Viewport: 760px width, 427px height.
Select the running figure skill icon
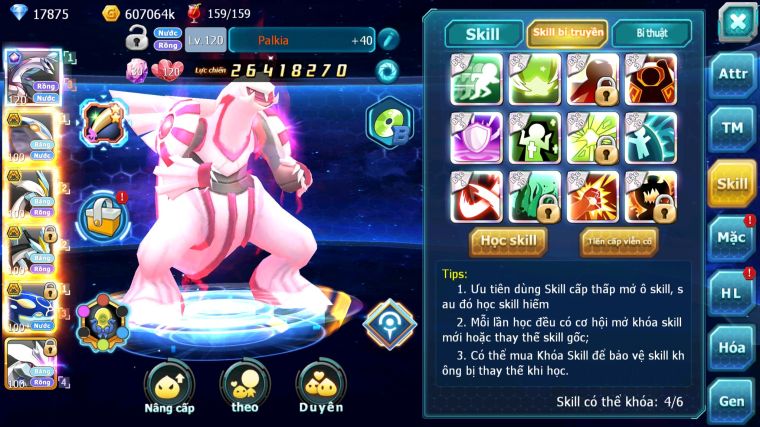point(475,78)
